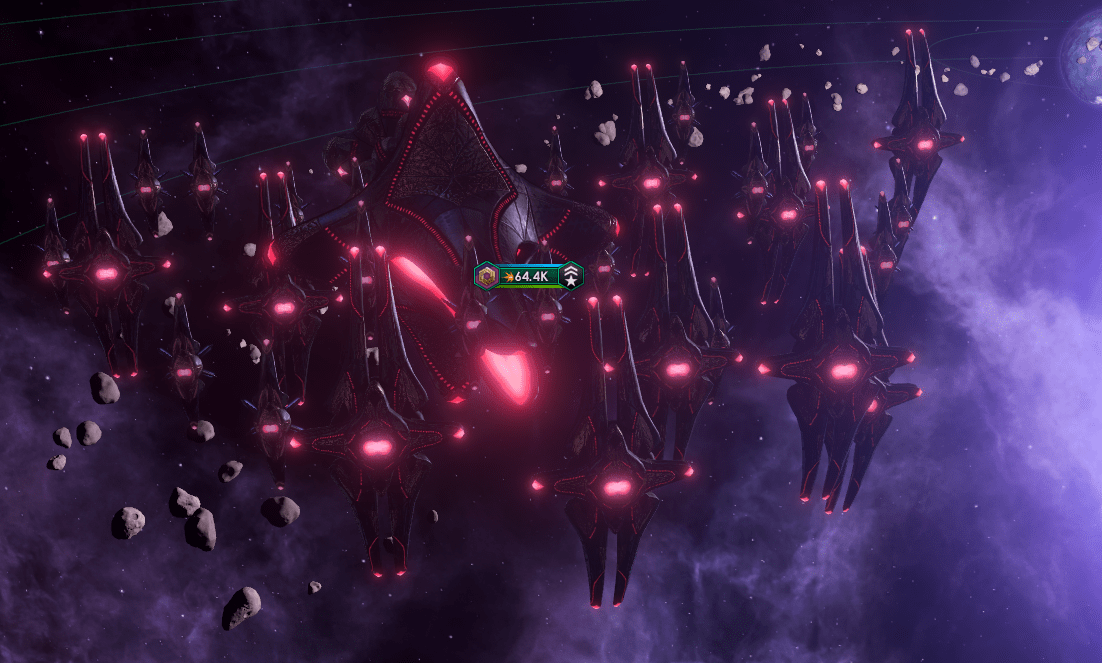
Task: Click the gold hexagon empire flag icon
Action: [x=487, y=276]
